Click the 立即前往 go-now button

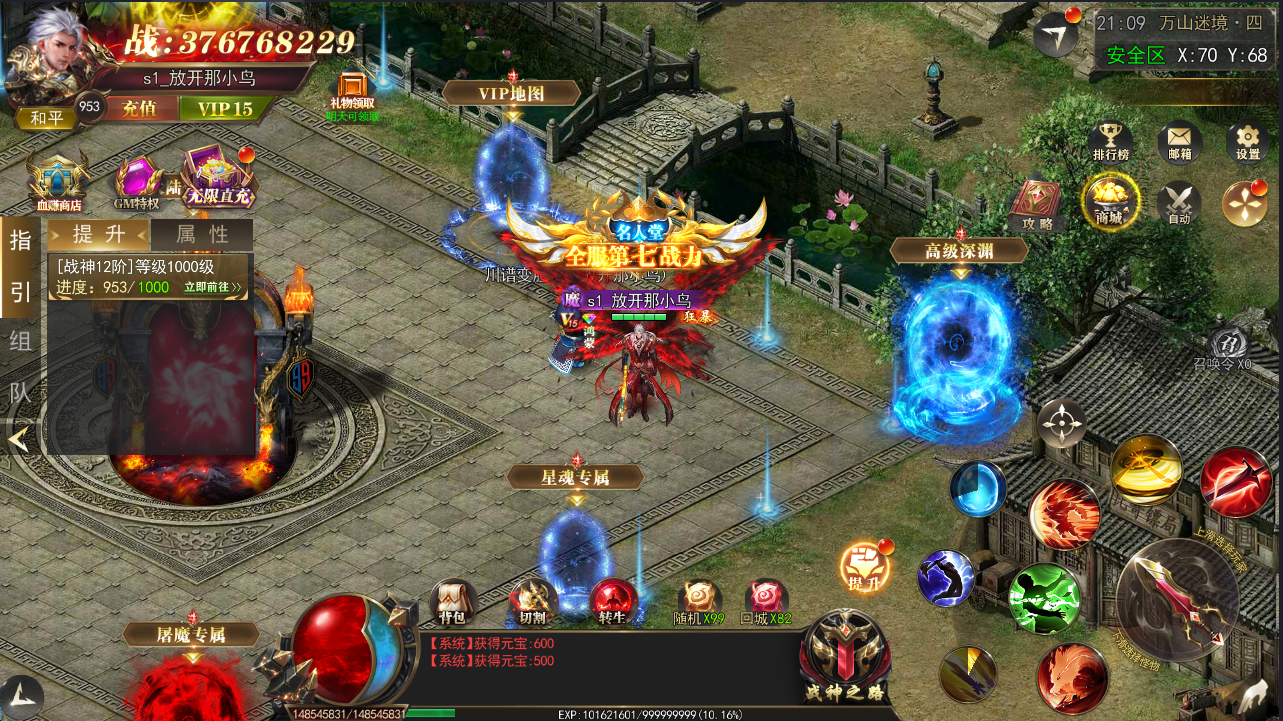(x=212, y=287)
